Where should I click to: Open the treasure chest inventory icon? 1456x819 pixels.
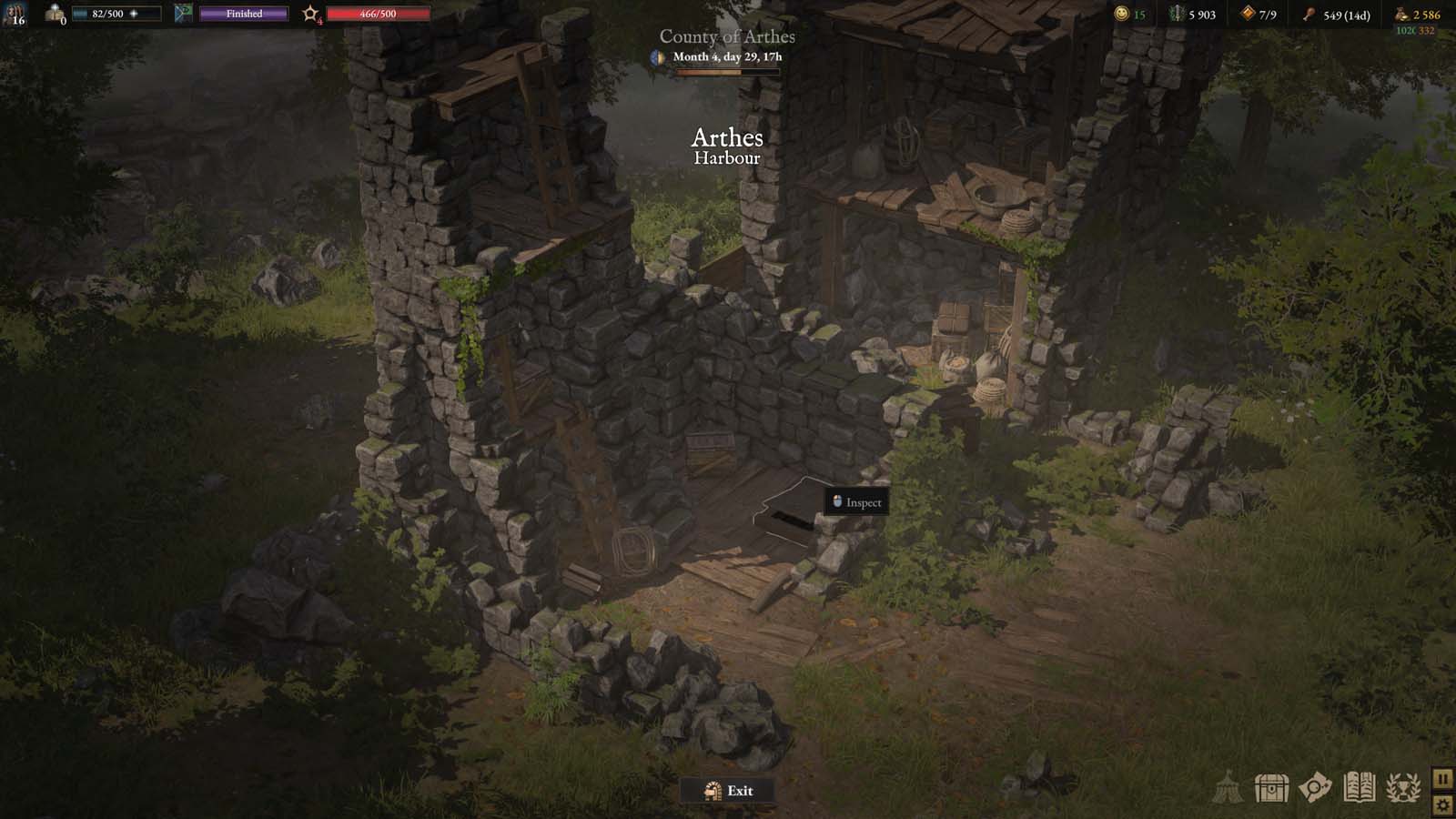tap(1270, 790)
